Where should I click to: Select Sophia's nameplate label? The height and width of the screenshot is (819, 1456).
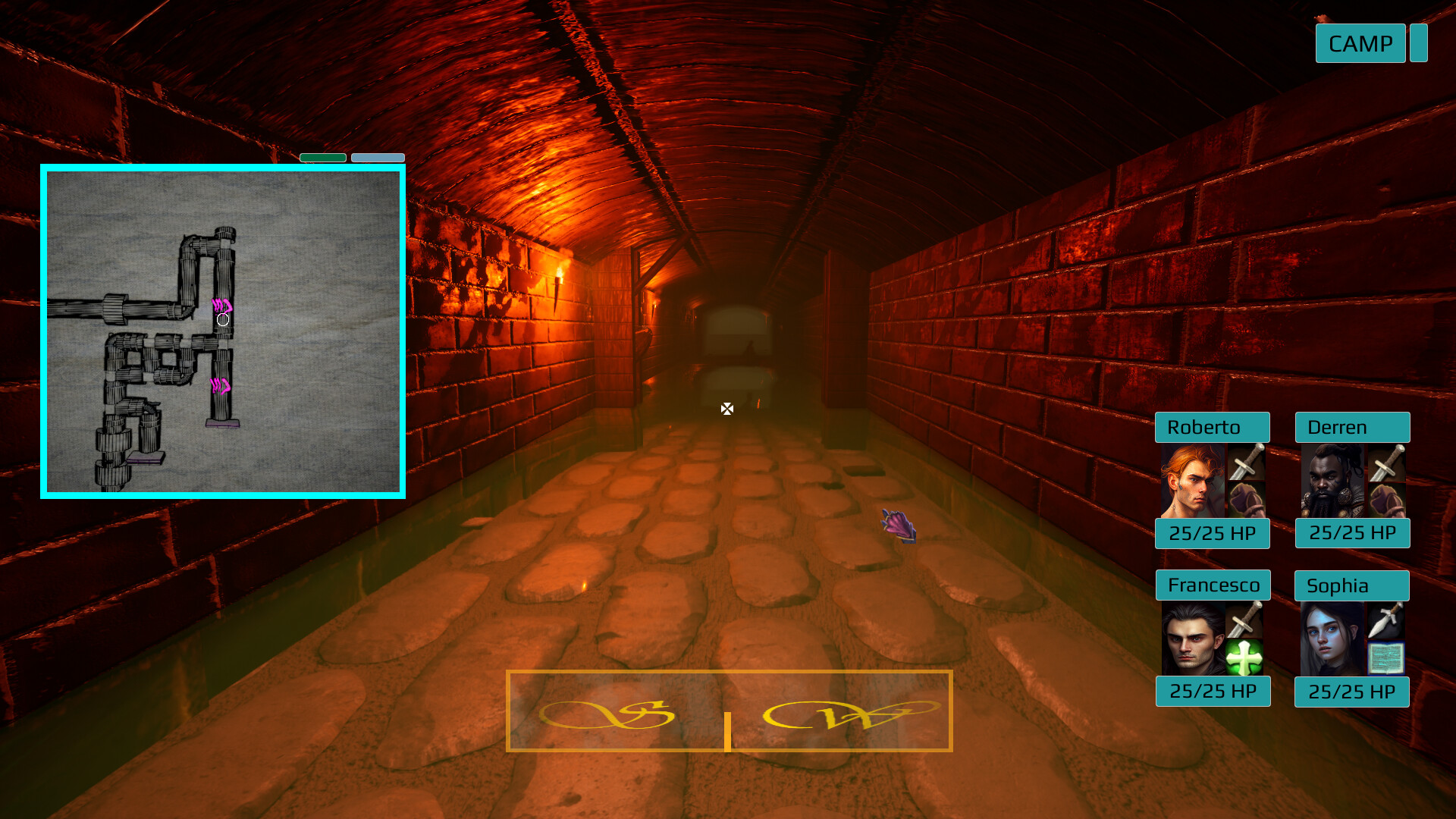point(1351,585)
